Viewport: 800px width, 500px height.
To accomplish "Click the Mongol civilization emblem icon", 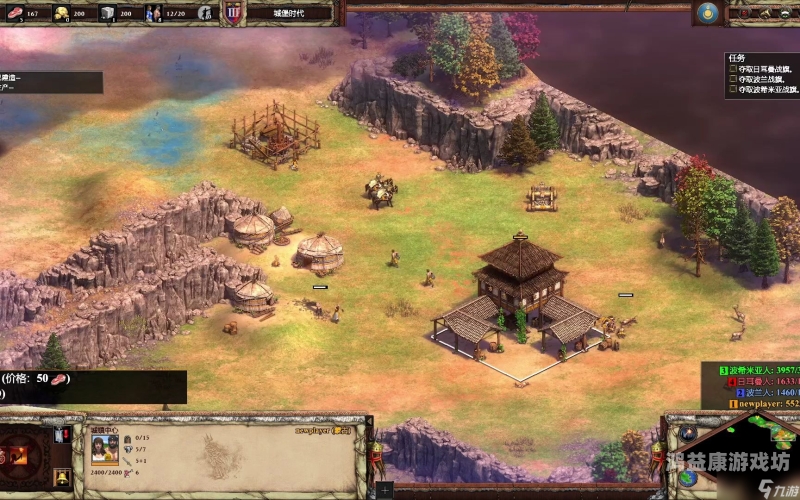I will [x=709, y=13].
